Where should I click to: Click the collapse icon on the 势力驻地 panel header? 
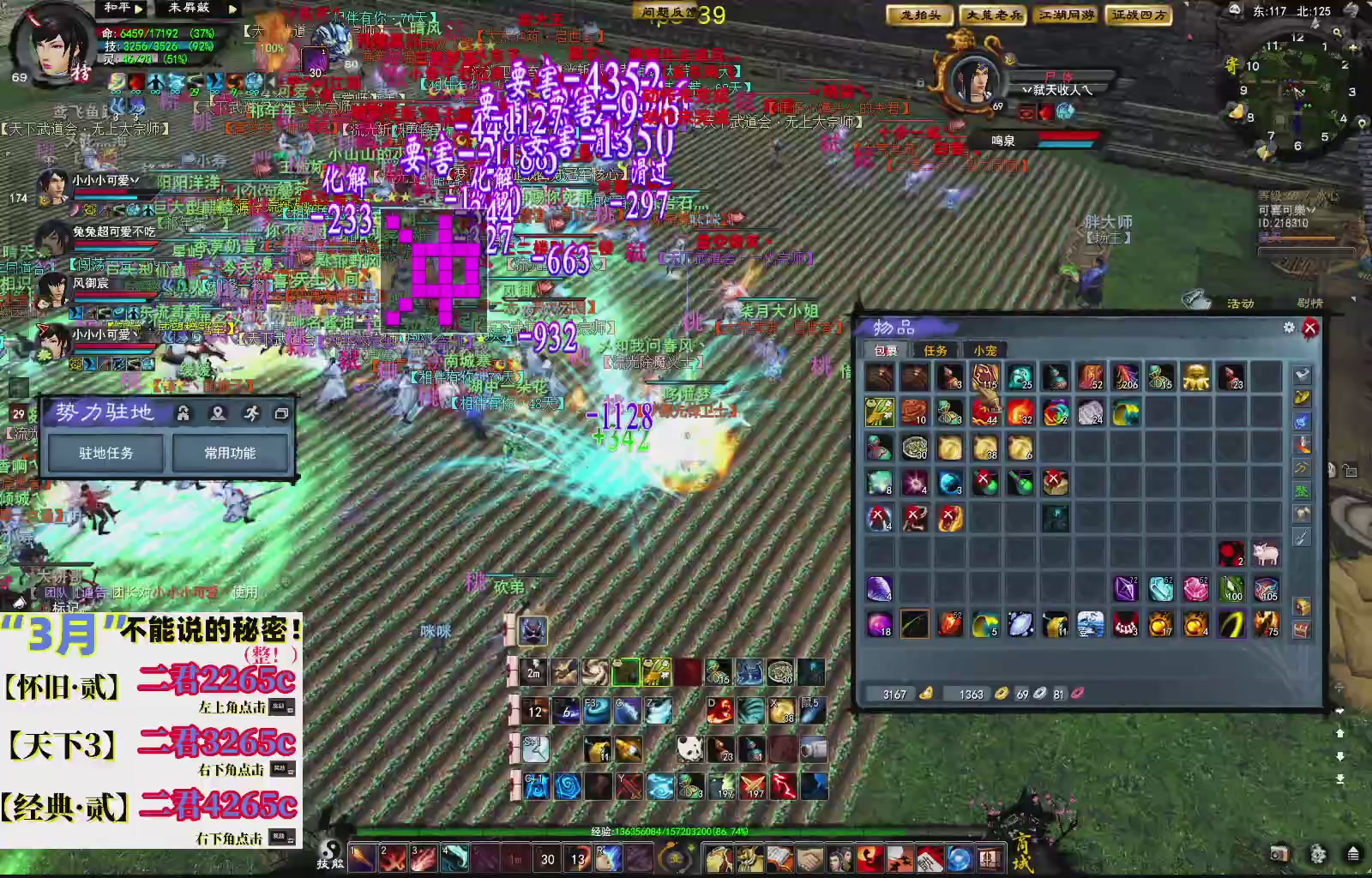click(x=283, y=414)
